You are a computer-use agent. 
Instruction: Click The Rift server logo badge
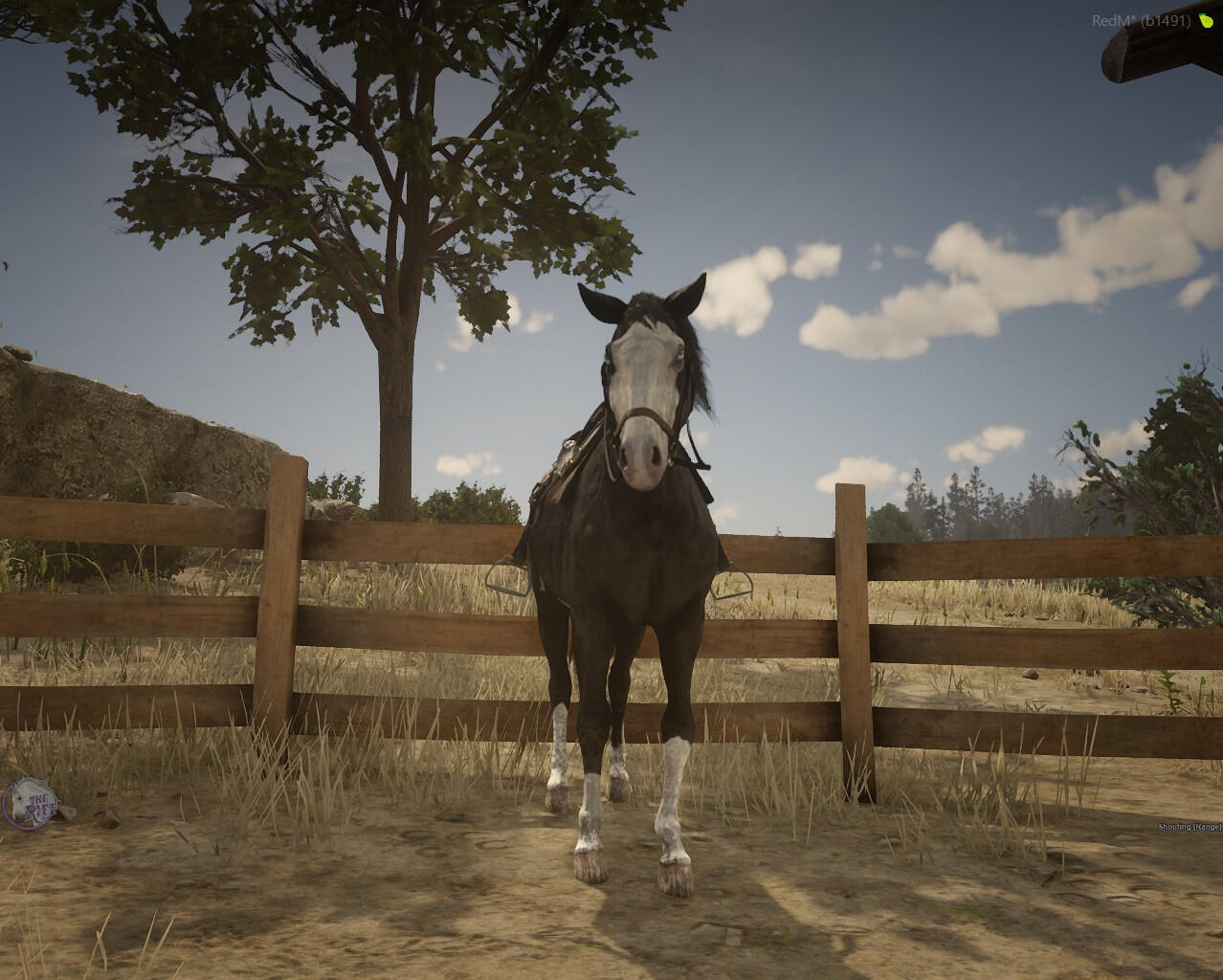pos(31,800)
